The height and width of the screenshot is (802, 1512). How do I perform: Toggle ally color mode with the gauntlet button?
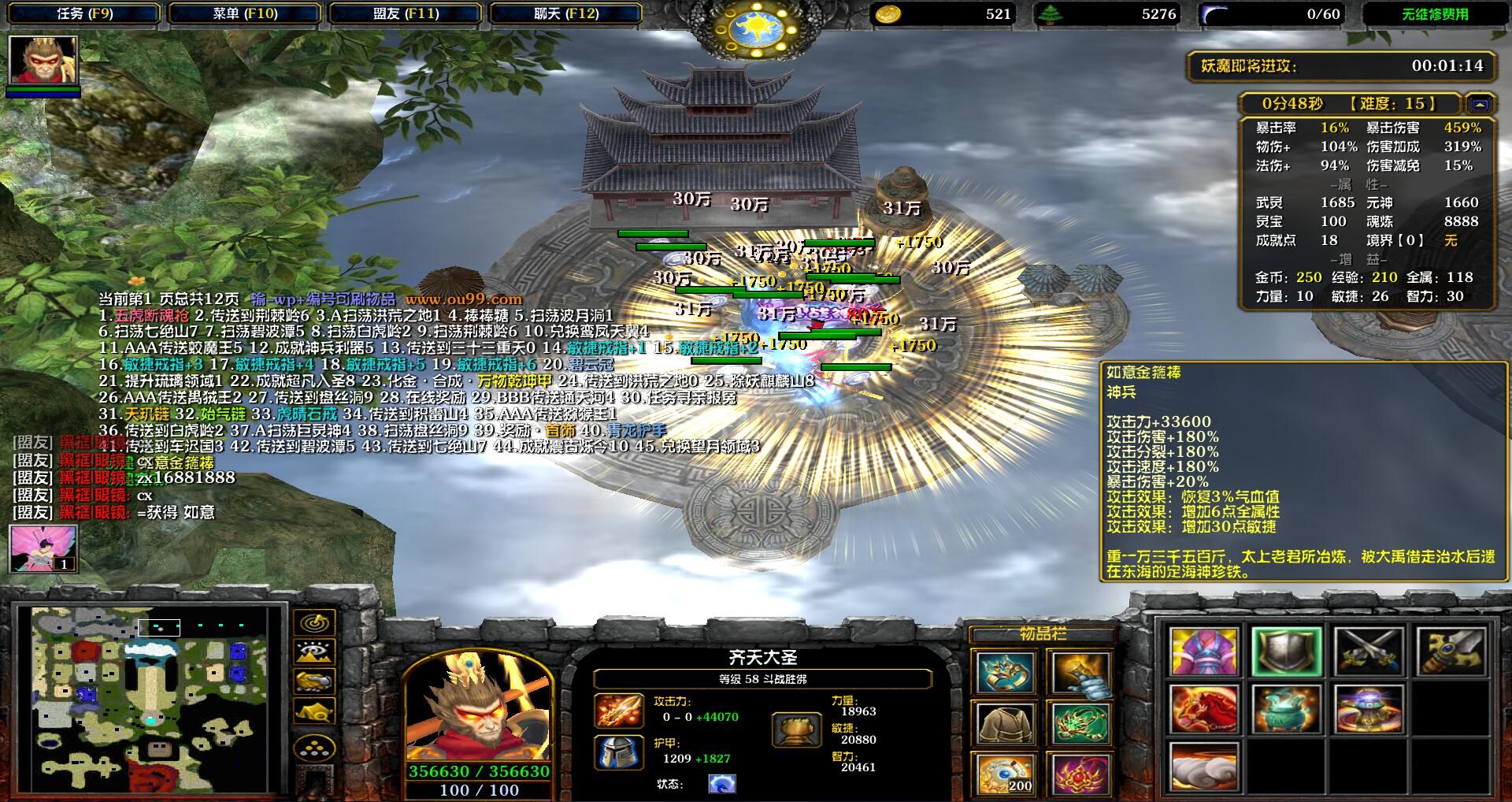click(x=314, y=682)
